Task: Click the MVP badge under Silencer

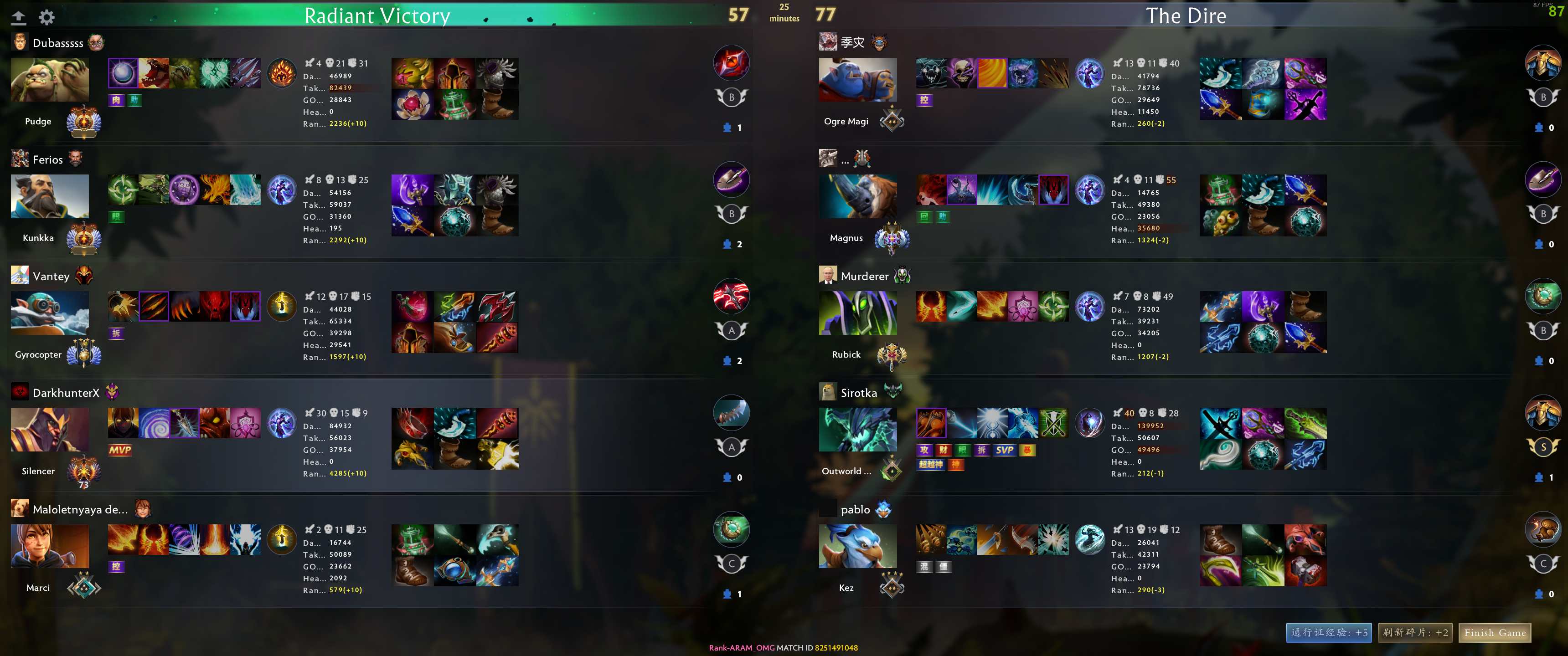Action: [x=120, y=450]
